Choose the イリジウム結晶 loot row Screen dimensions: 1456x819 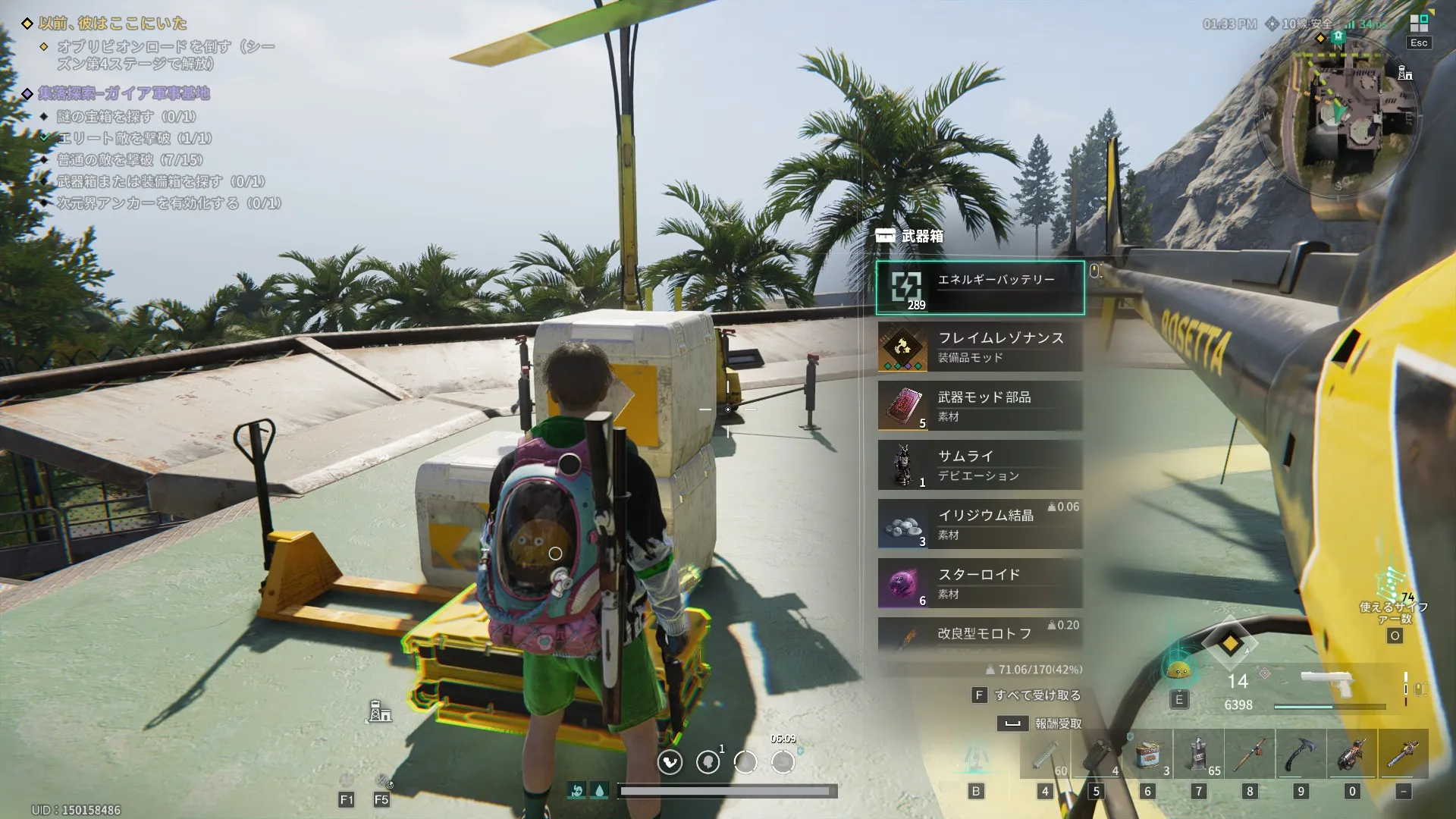click(x=980, y=524)
